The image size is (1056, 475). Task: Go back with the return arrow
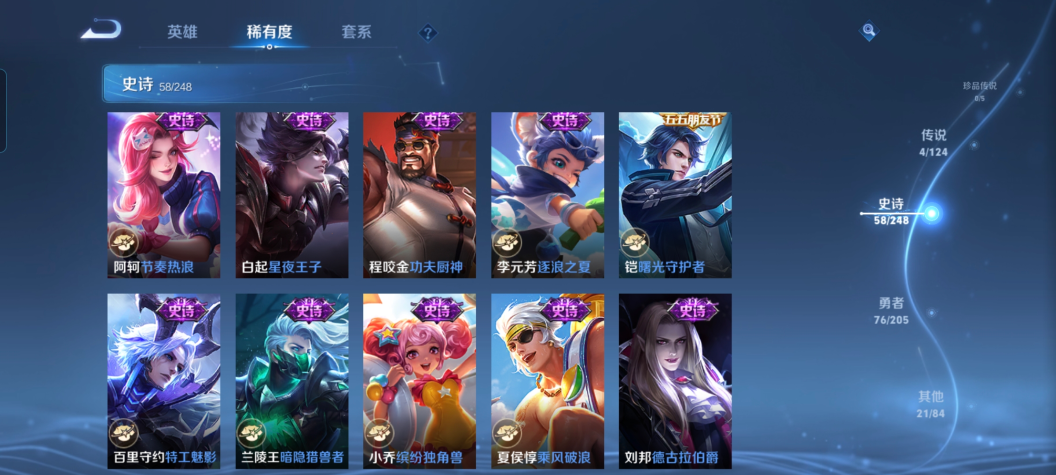[x=102, y=30]
